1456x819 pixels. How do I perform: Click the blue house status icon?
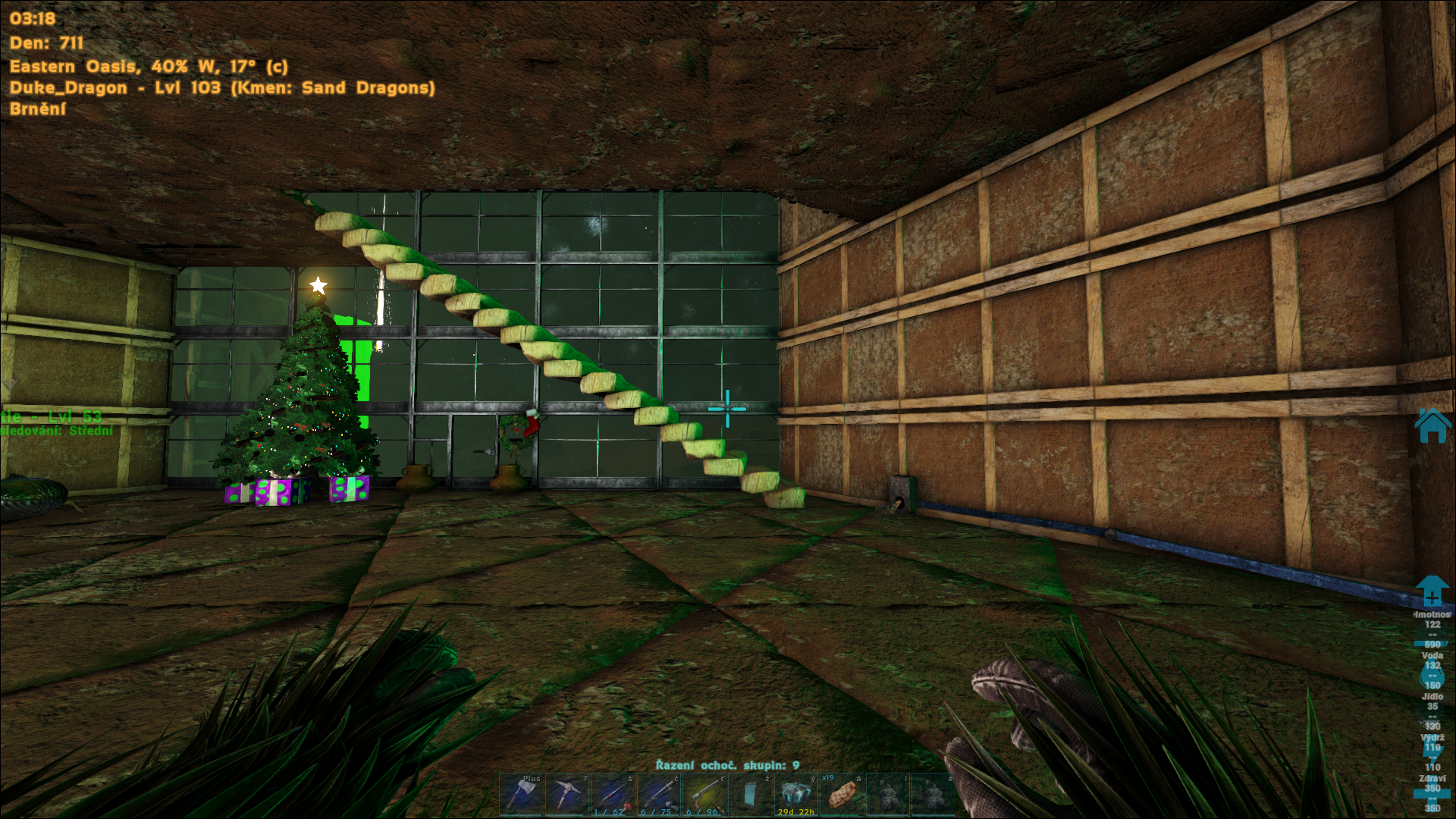click(x=1432, y=425)
